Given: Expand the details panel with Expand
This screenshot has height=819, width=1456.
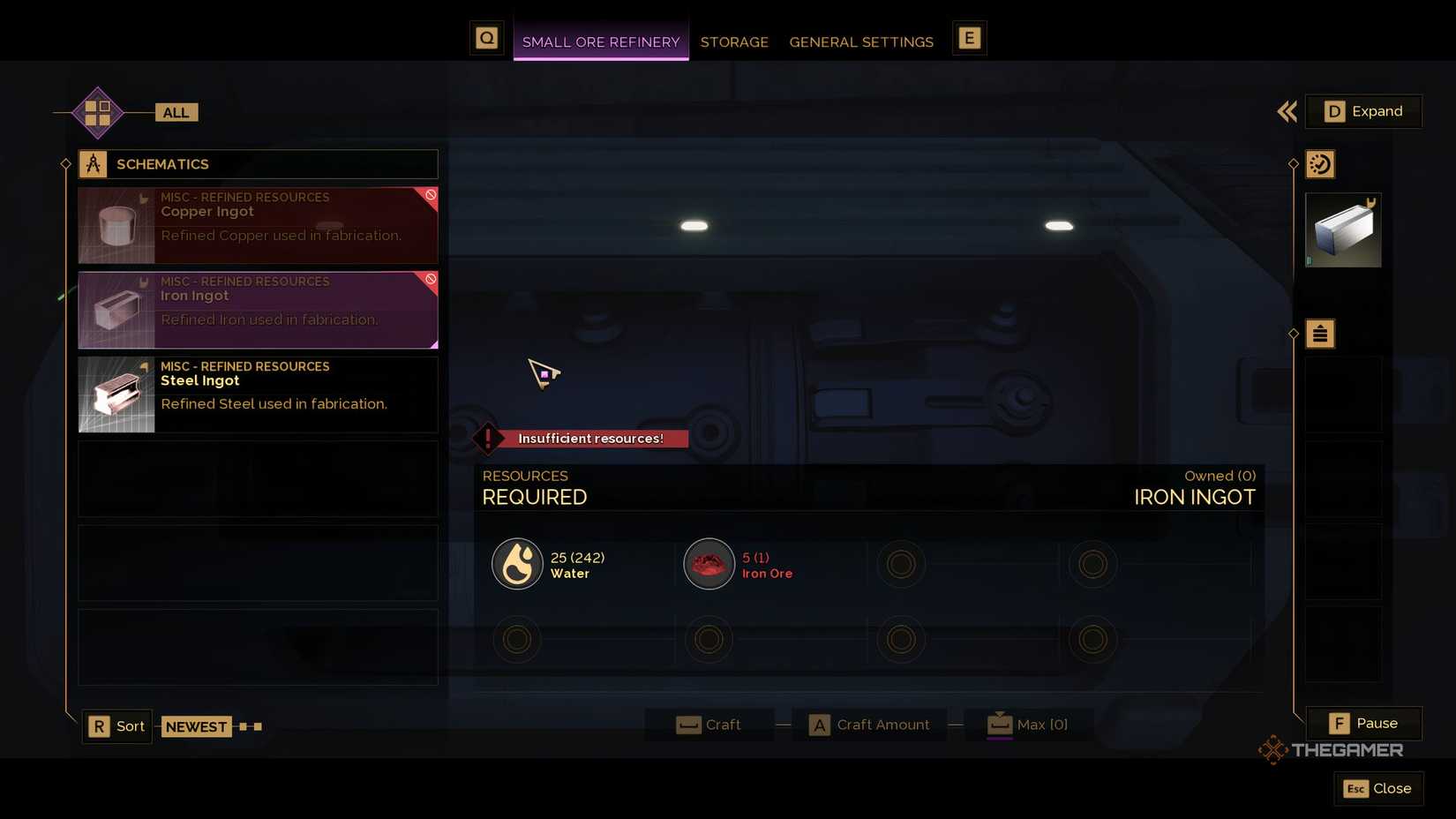Looking at the screenshot, I should pos(1364,111).
